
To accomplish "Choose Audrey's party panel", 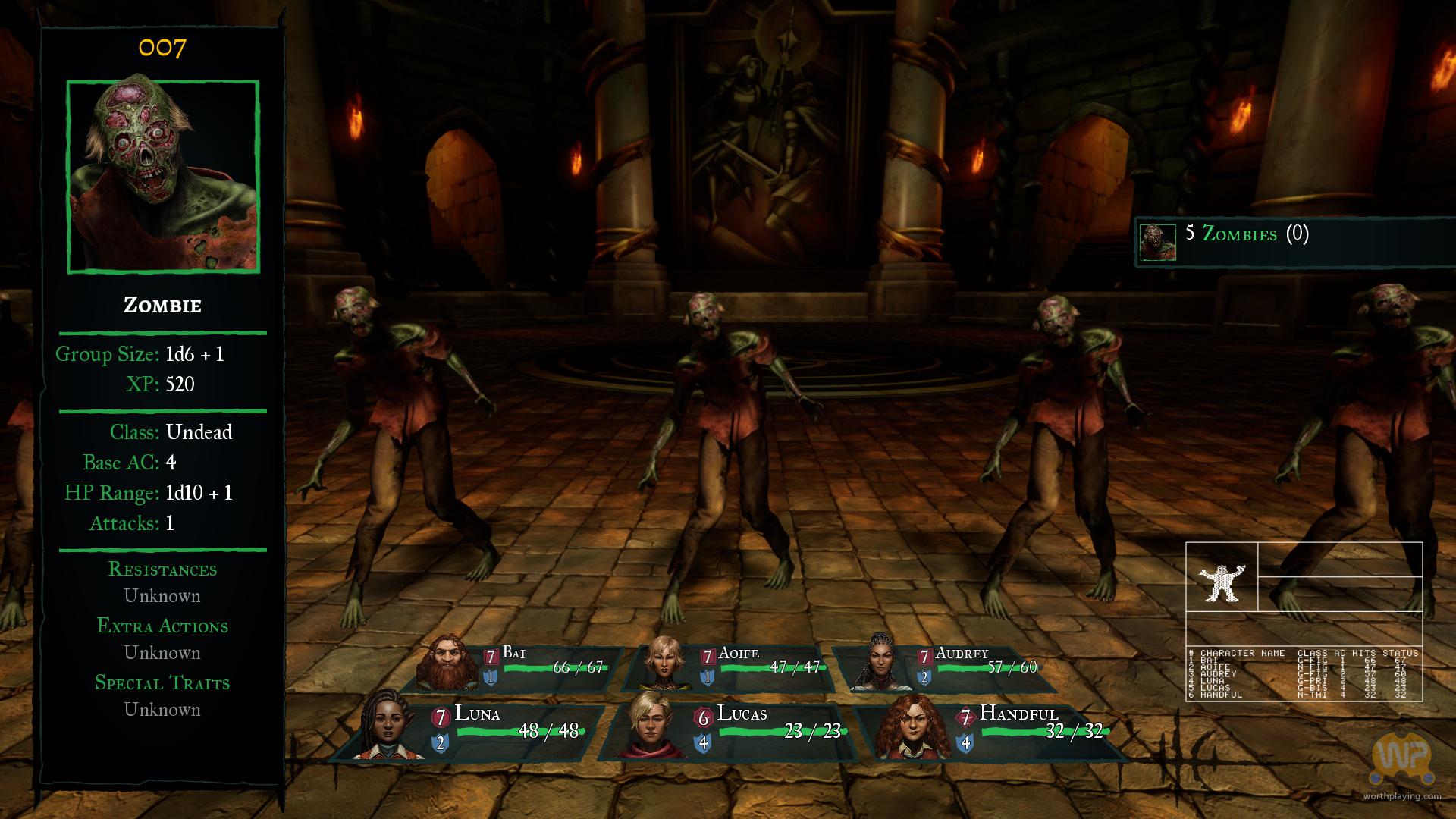I will 948,668.
